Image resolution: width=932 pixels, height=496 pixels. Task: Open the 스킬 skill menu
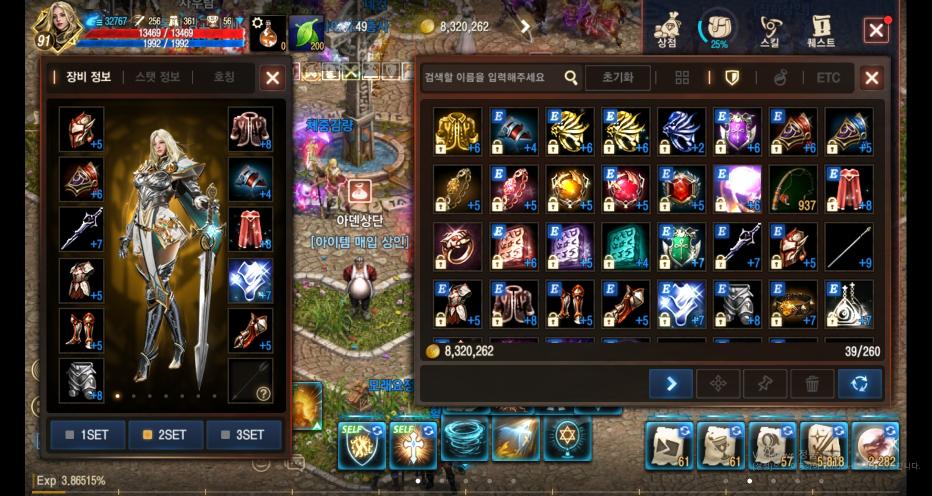pyautogui.click(x=770, y=32)
